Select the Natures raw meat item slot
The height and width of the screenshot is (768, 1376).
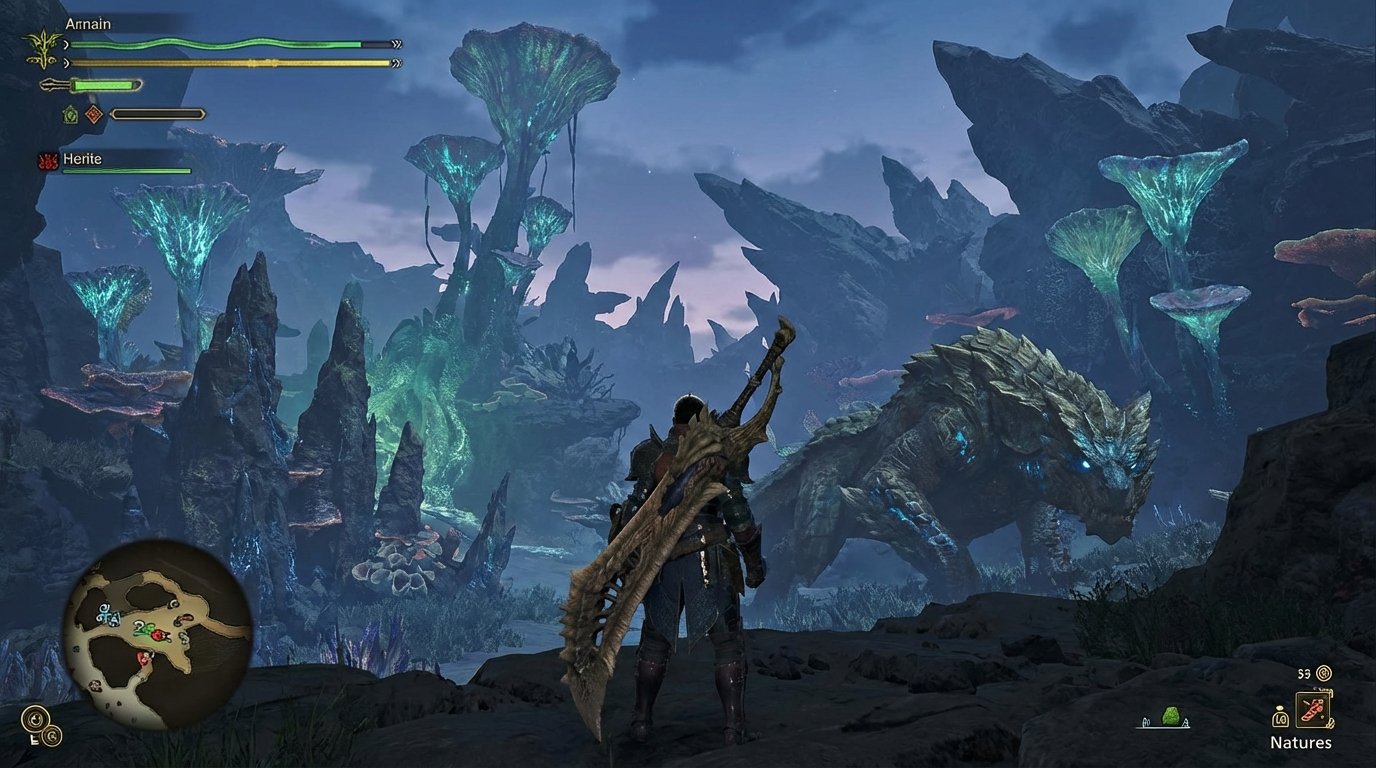(1313, 710)
